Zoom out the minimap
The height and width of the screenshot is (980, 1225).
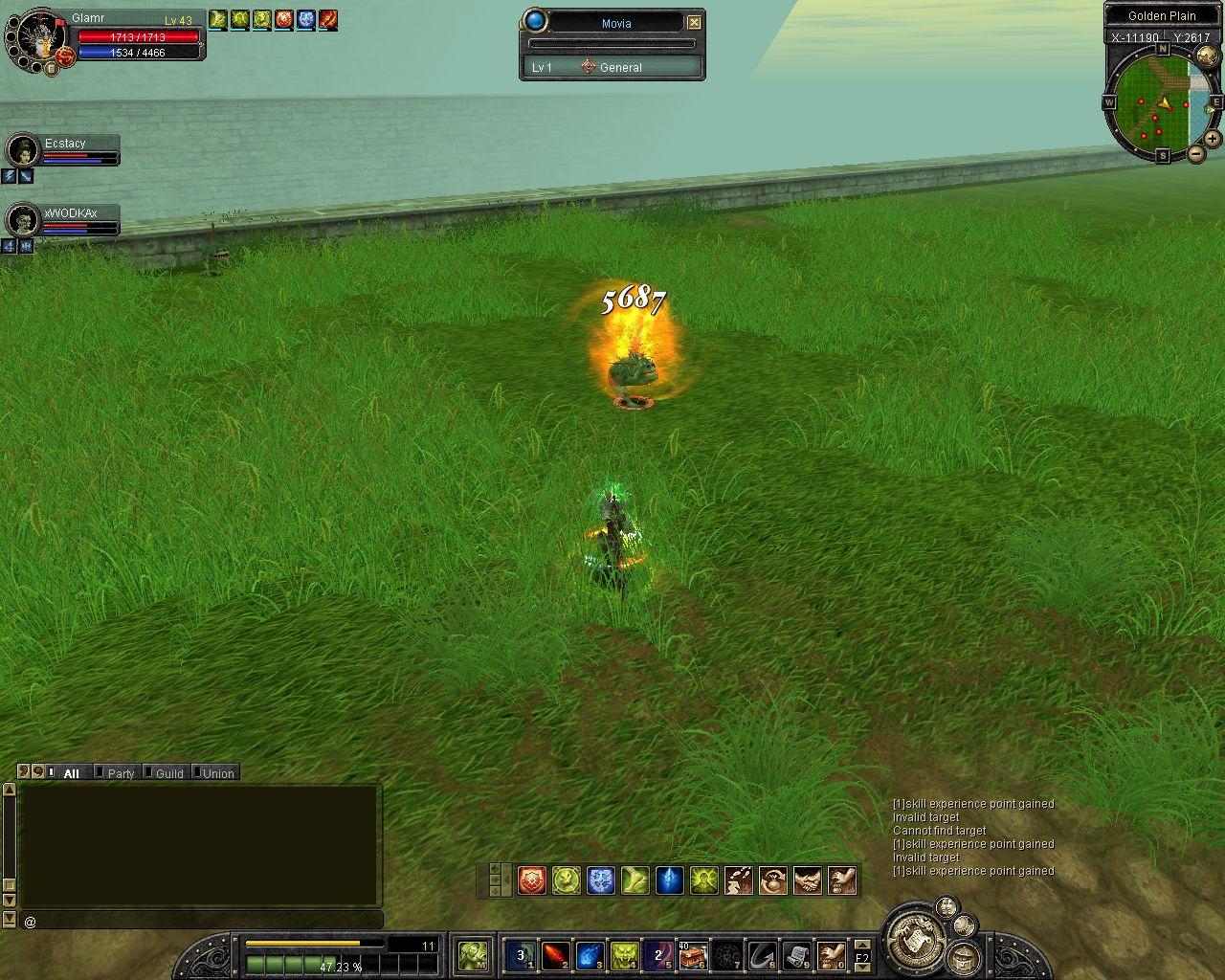click(1196, 154)
